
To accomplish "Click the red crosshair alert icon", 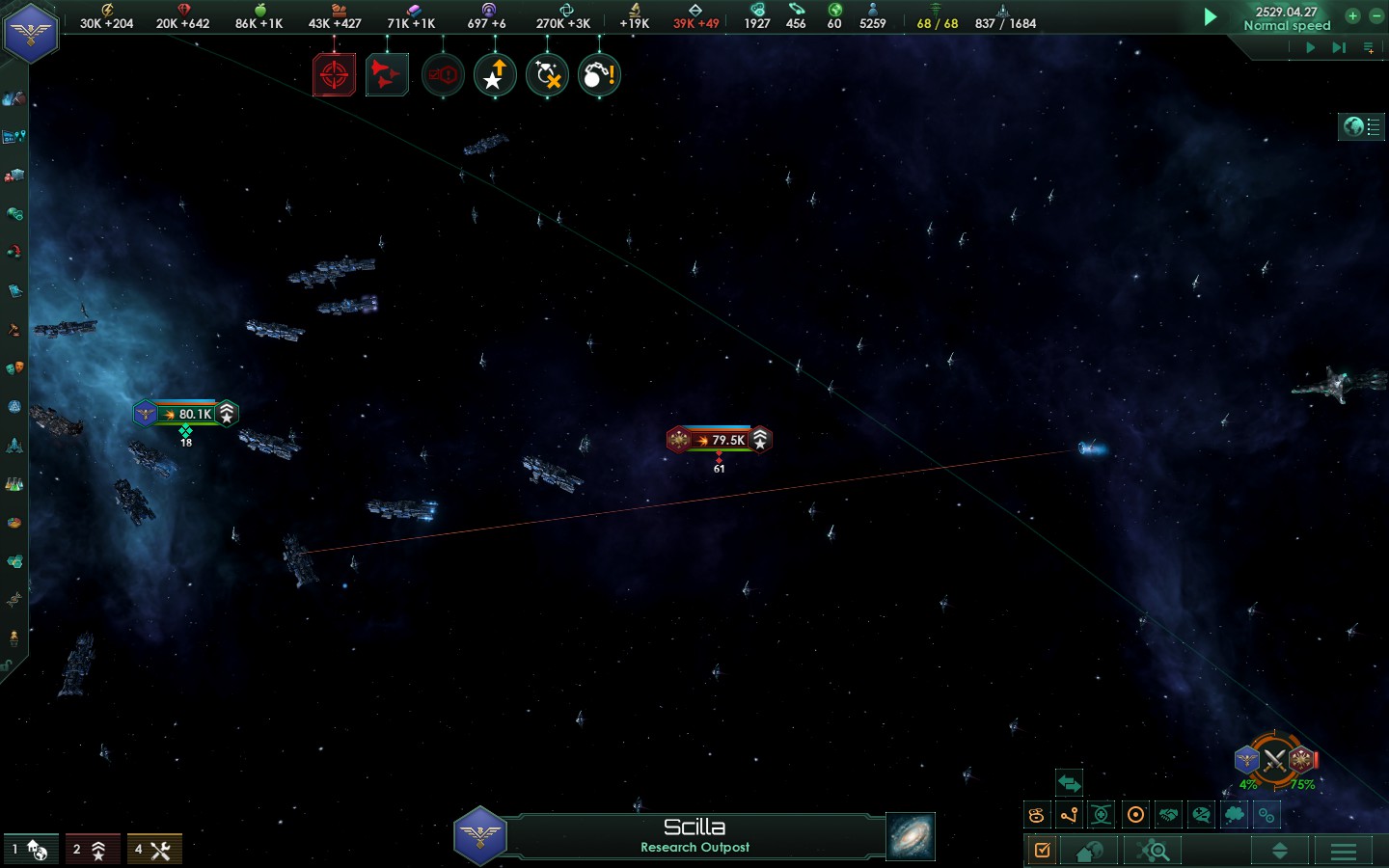I will point(334,75).
